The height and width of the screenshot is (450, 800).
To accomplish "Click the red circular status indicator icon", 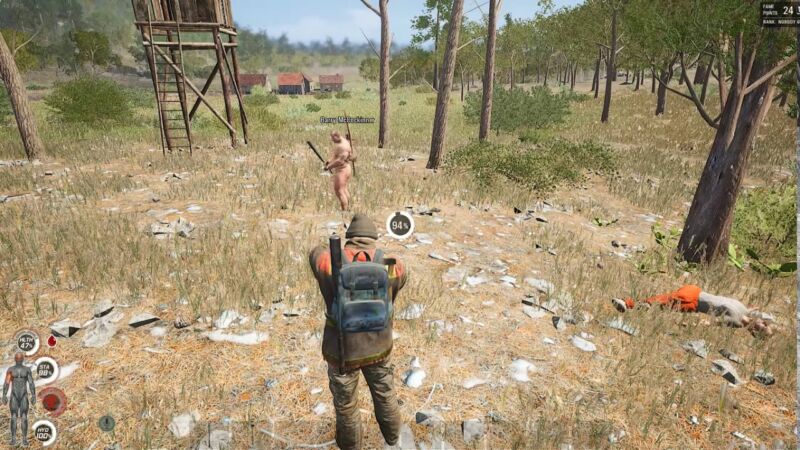I will click(53, 401).
